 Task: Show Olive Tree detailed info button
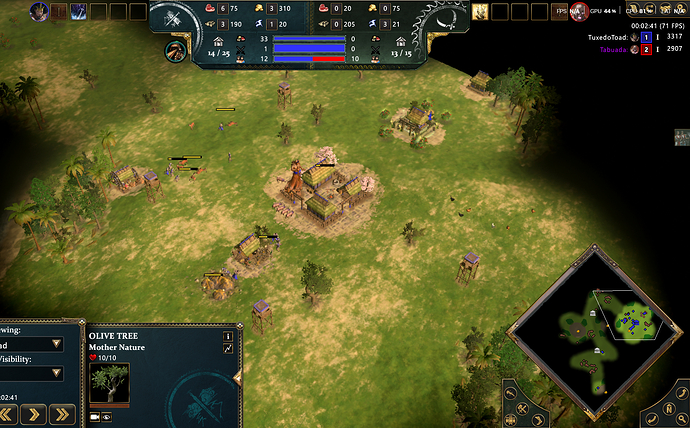tap(228, 336)
